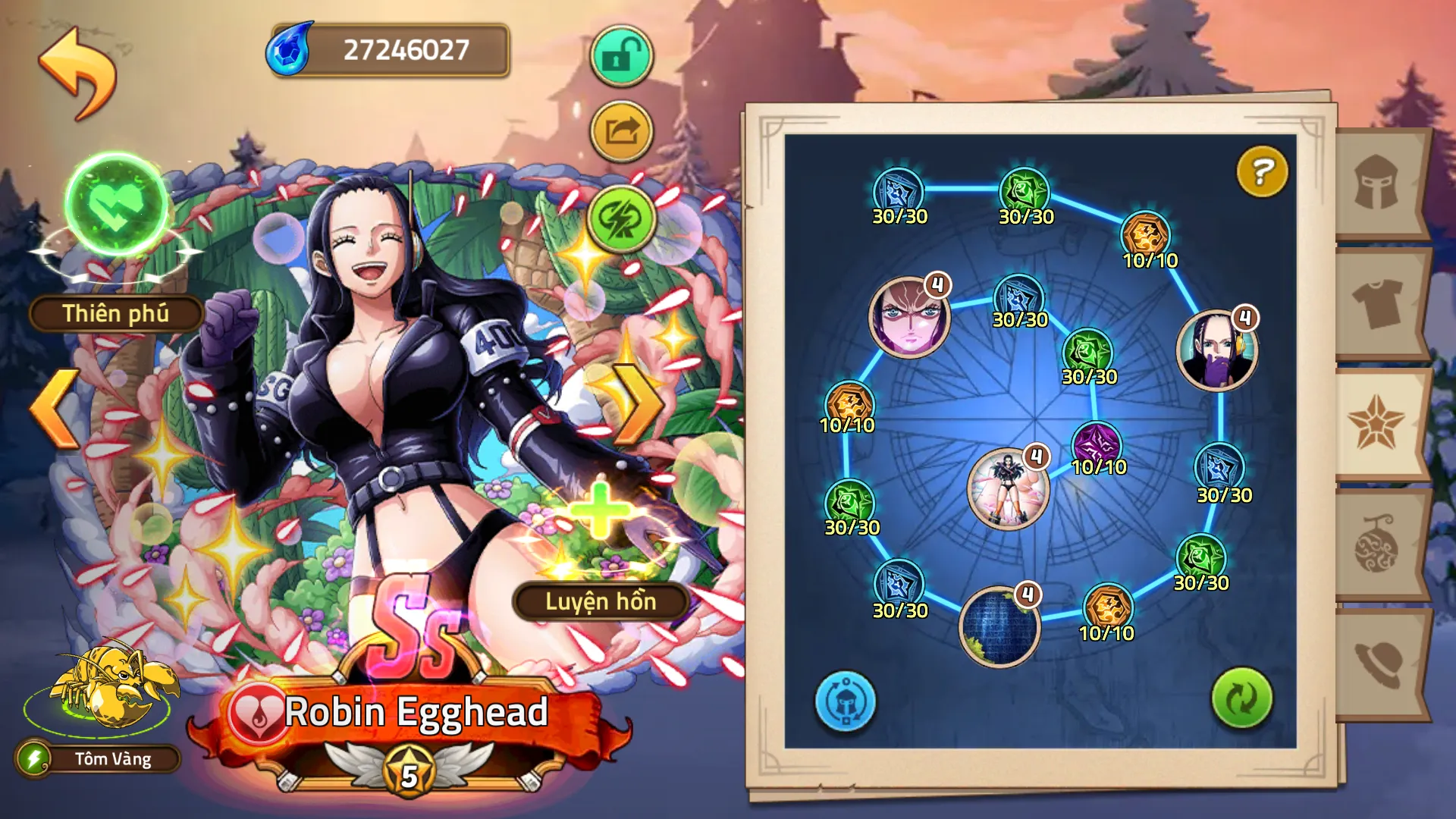The width and height of the screenshot is (1456, 819).
Task: Open the orange share button
Action: pyautogui.click(x=621, y=132)
